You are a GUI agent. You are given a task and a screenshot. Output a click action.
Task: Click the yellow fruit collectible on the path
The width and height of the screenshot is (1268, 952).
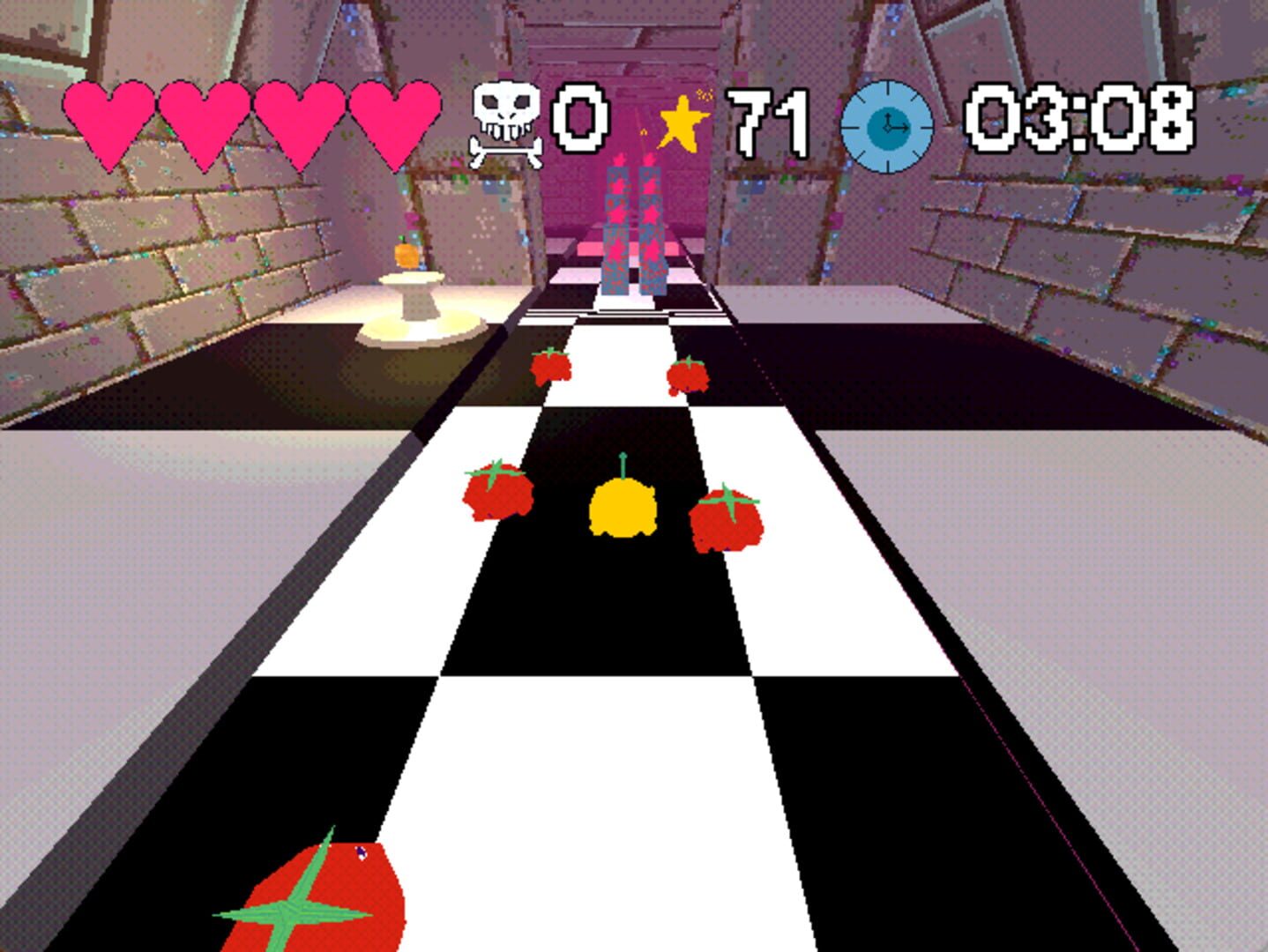(623, 509)
